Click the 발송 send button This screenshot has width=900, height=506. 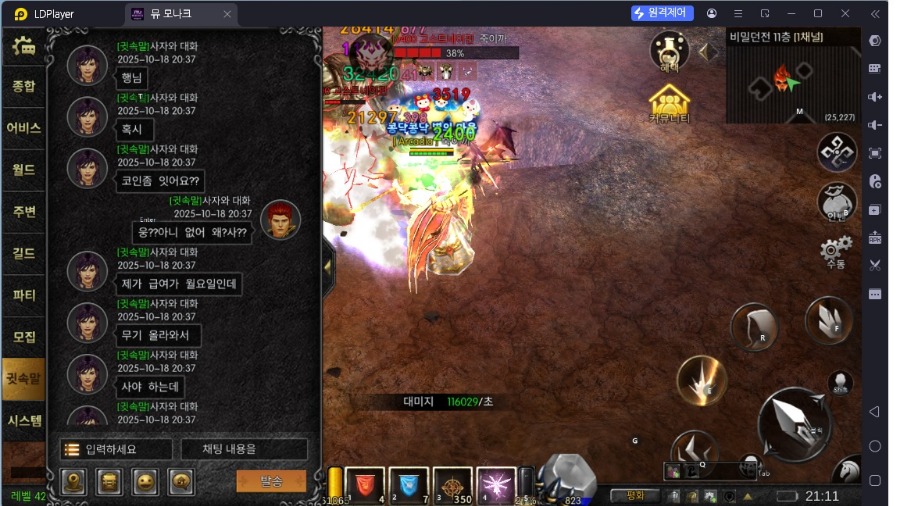pos(271,481)
